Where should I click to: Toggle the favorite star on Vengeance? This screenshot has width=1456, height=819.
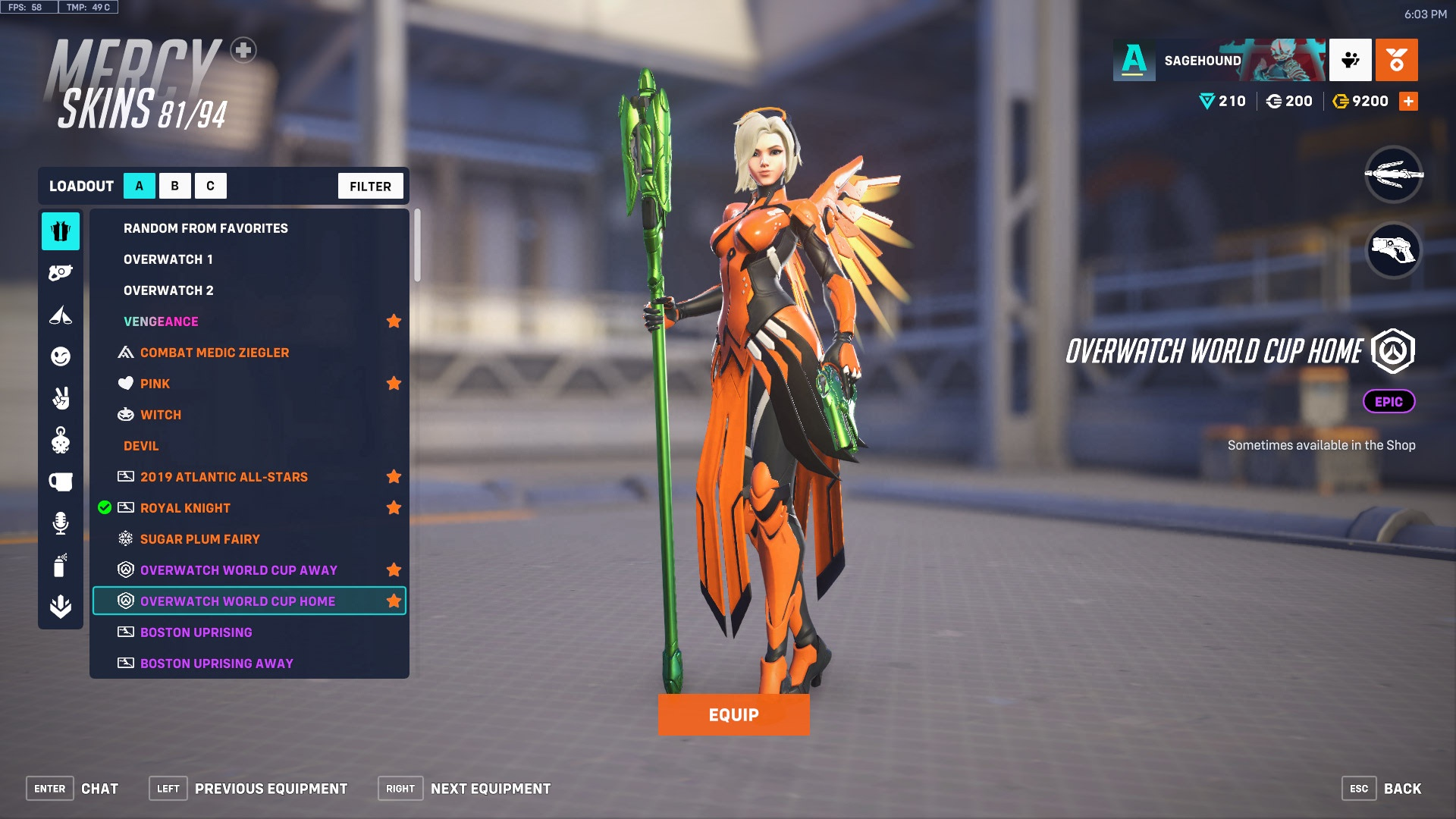click(394, 321)
